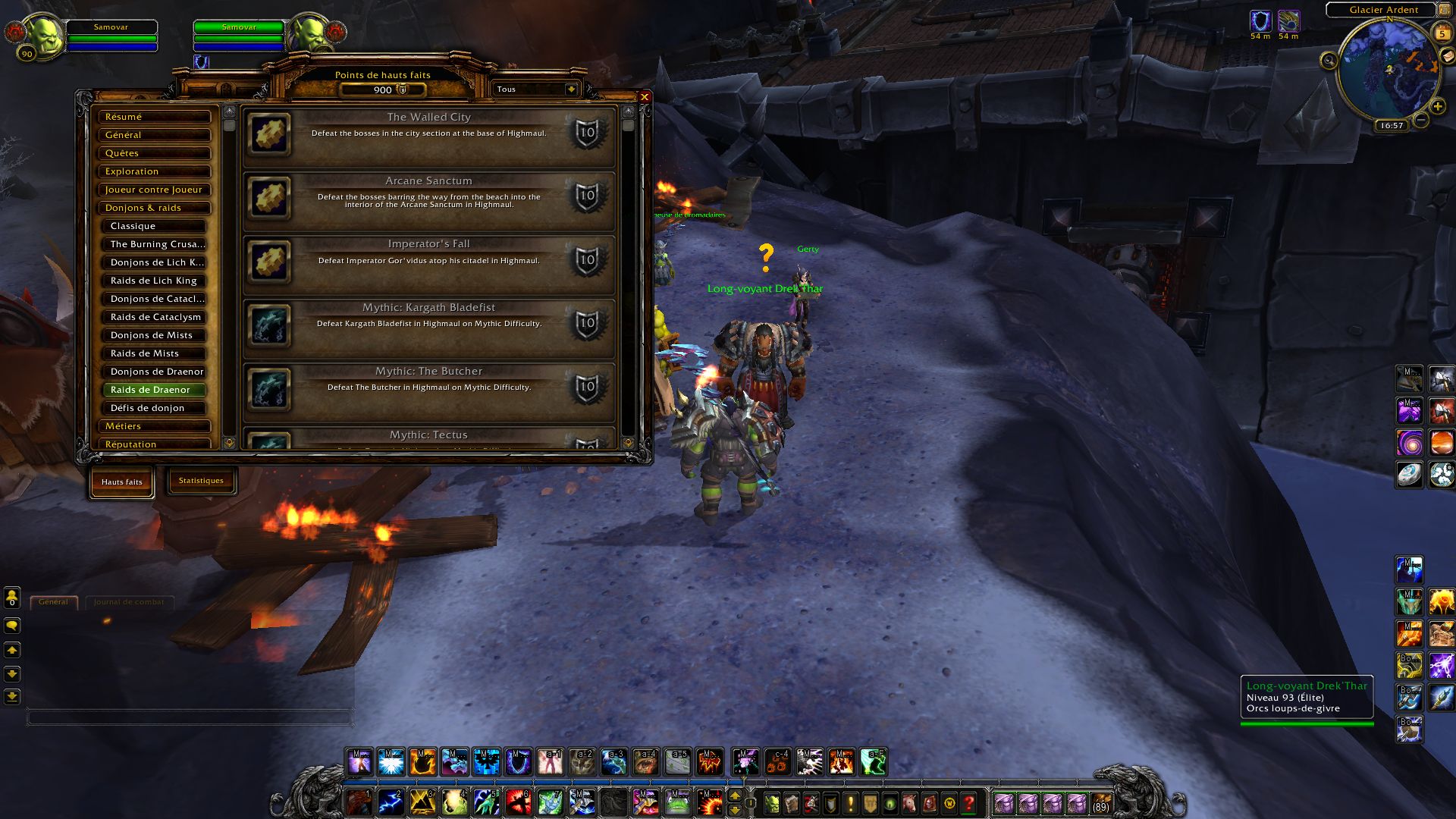Switch to the Statistiques tab

point(202,480)
